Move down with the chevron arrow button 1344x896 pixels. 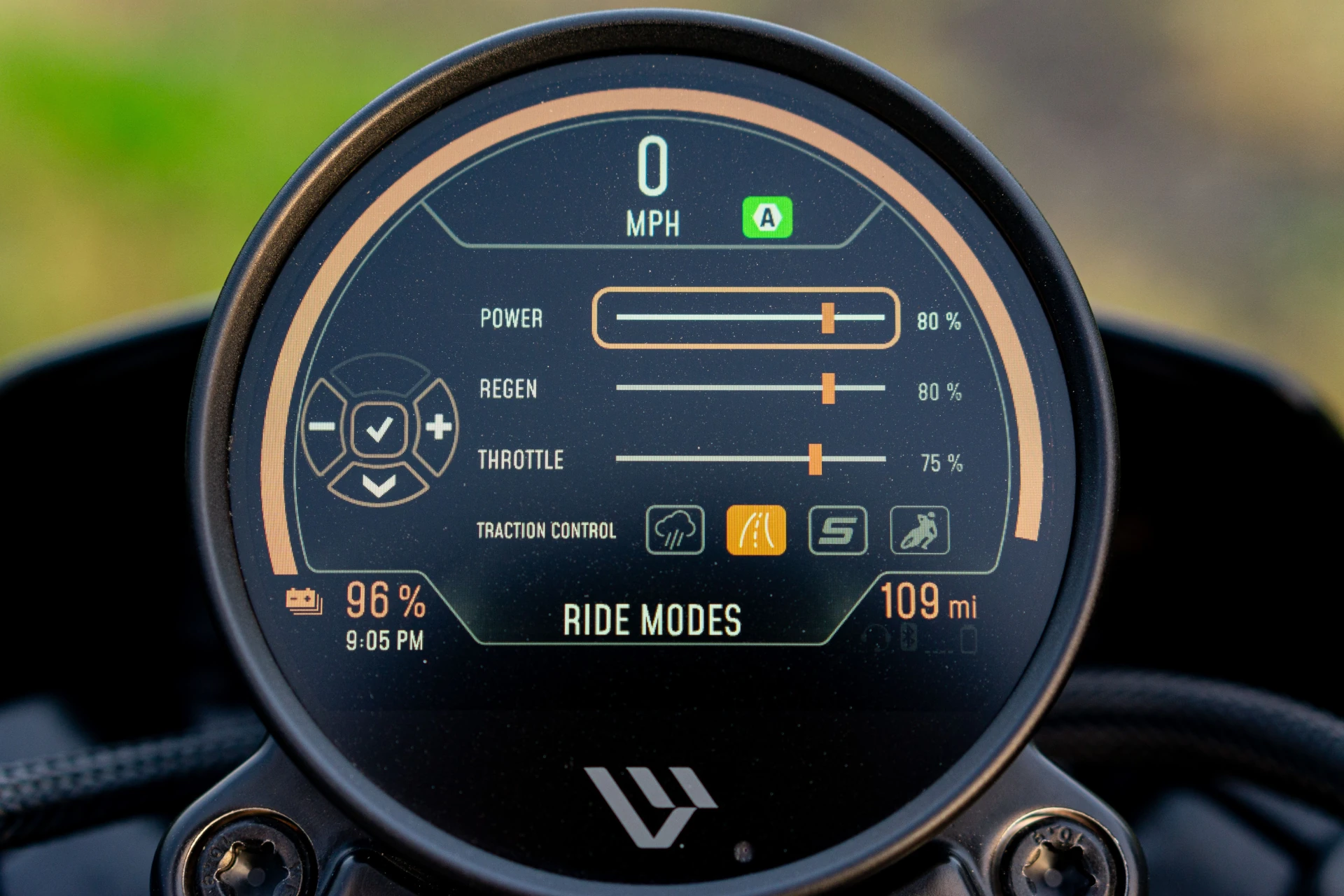click(x=379, y=484)
